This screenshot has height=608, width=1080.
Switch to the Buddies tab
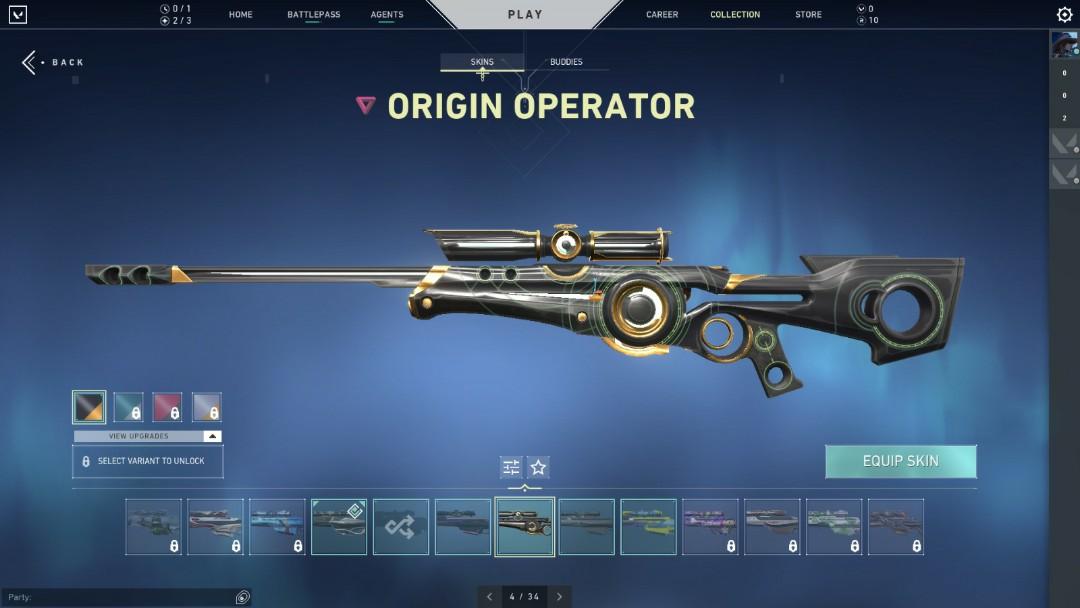566,62
